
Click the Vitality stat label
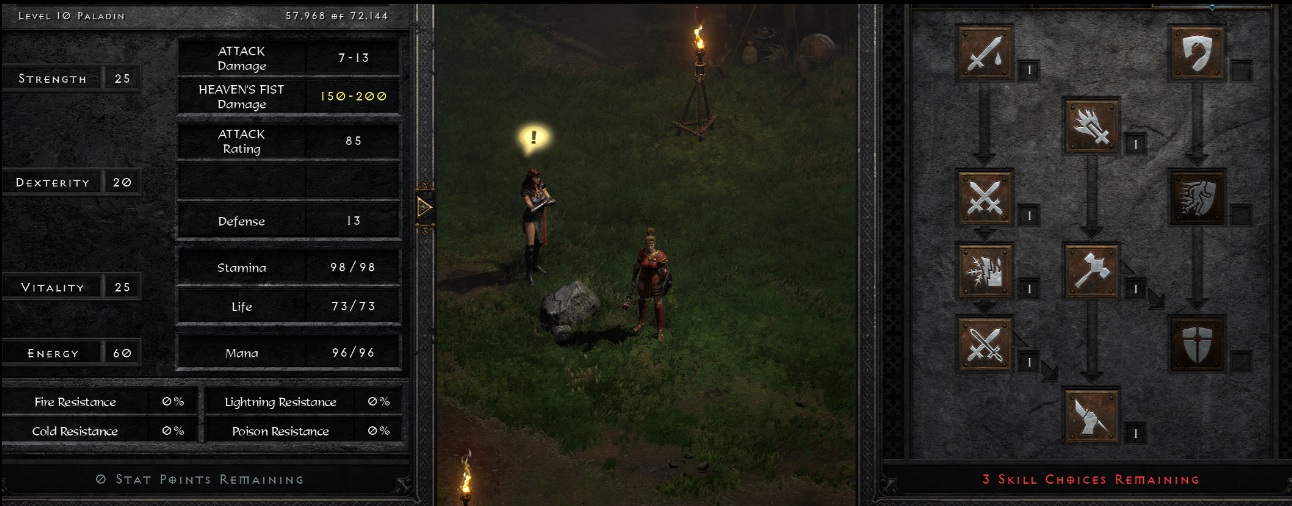[53, 287]
